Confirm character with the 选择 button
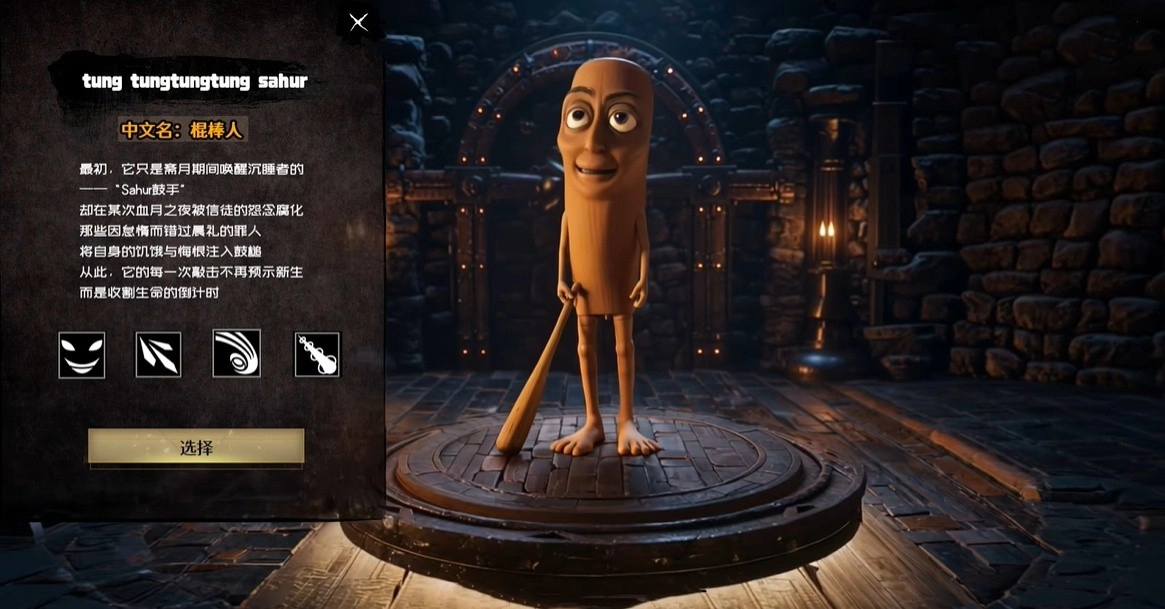Image resolution: width=1165 pixels, height=609 pixels. click(x=196, y=447)
